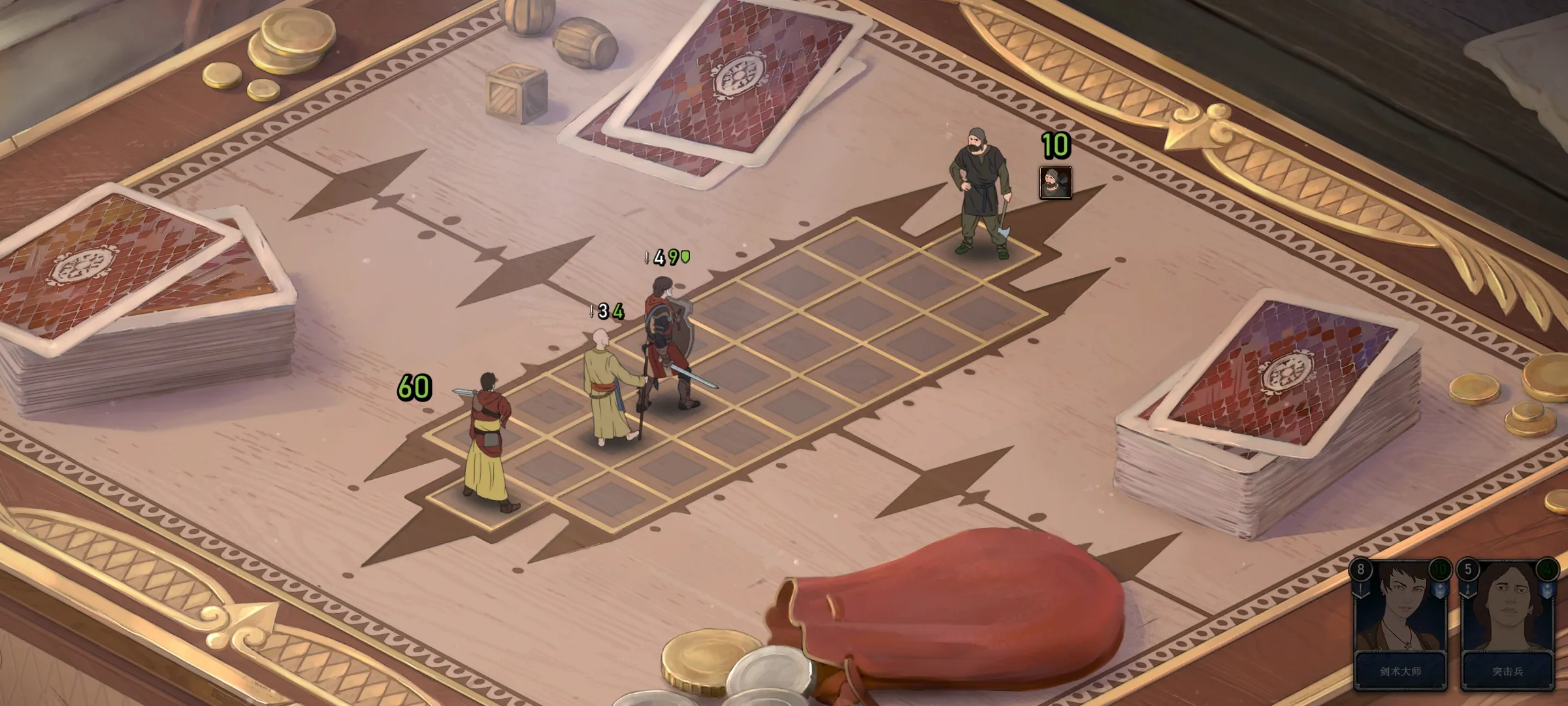Image resolution: width=1568 pixels, height=706 pixels.
Task: Pick the 突击兵 card in hand
Action: (1507, 625)
